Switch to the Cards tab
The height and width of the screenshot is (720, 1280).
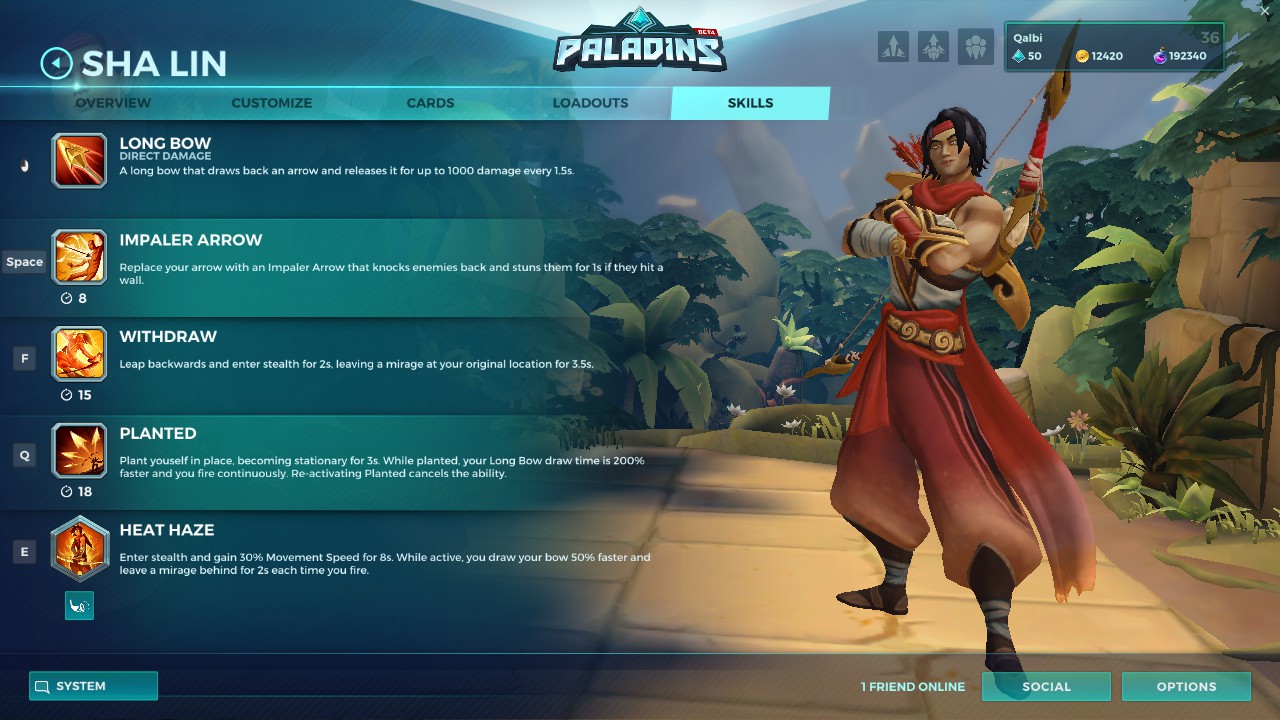(429, 102)
